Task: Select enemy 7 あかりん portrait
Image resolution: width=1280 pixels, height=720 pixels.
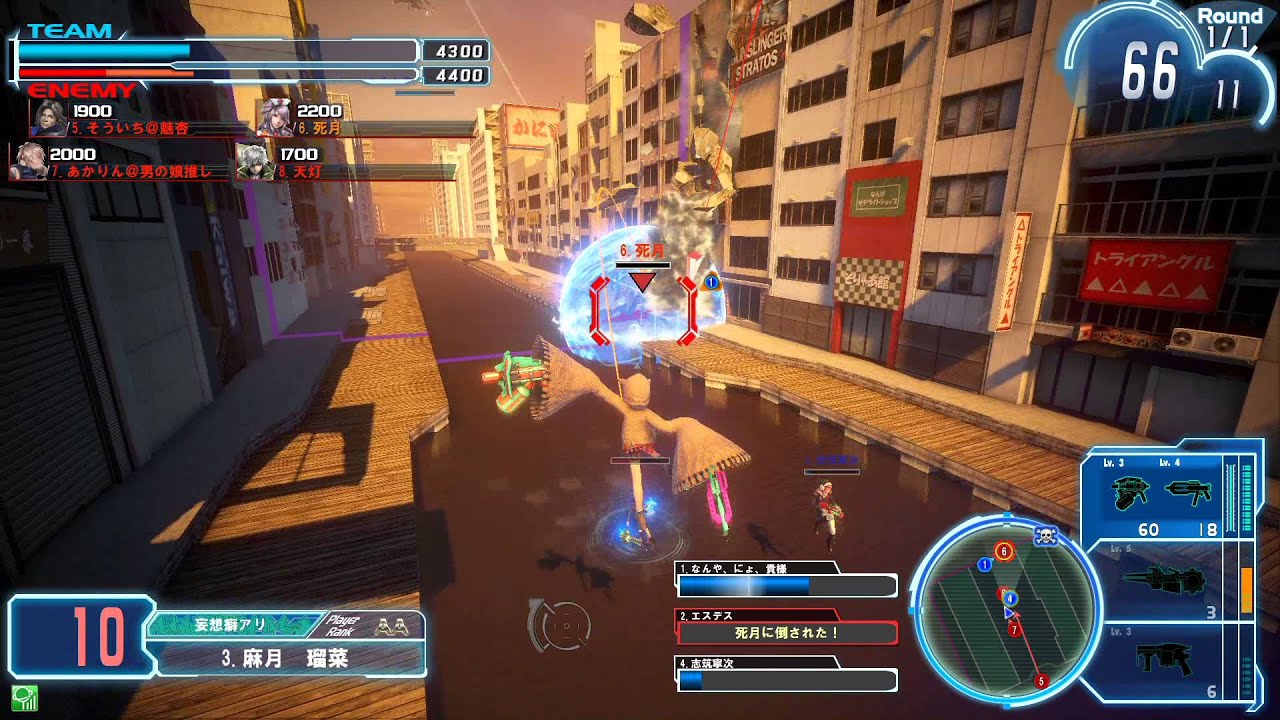Action: (27, 161)
